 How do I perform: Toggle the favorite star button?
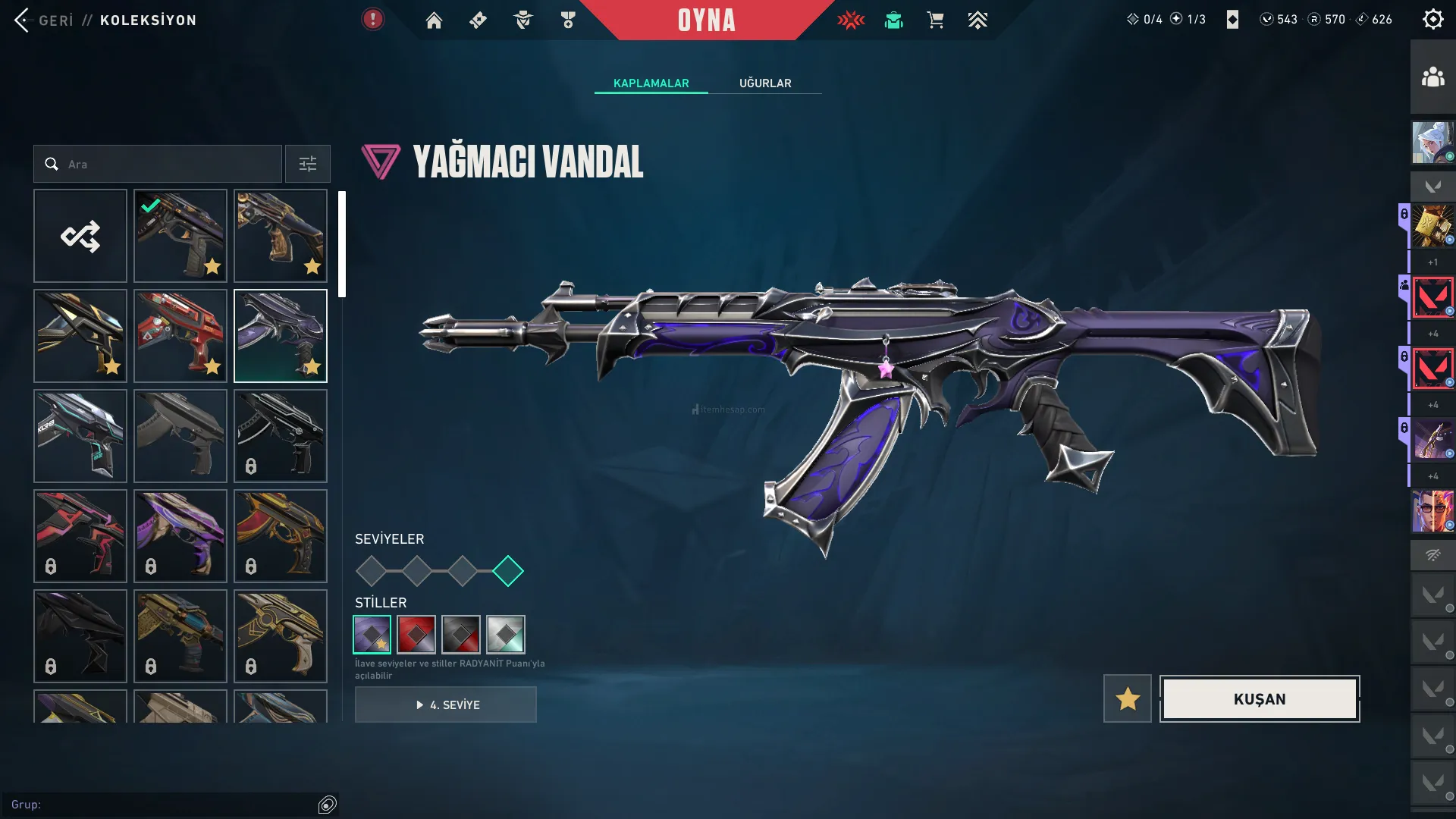tap(1127, 698)
